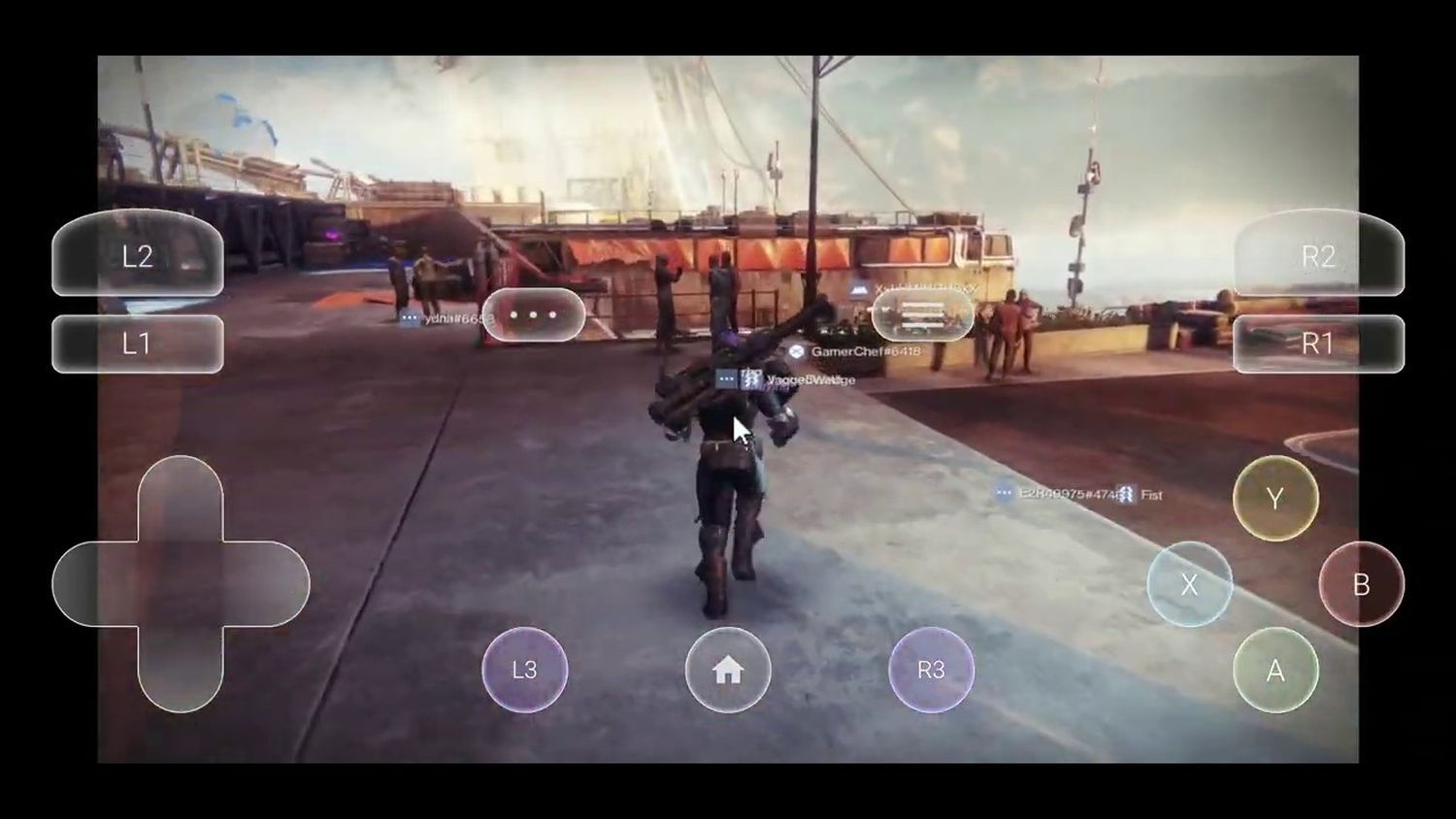Tap the L2 on-screen trigger
Image resolution: width=1456 pixels, height=819 pixels.
point(138,255)
